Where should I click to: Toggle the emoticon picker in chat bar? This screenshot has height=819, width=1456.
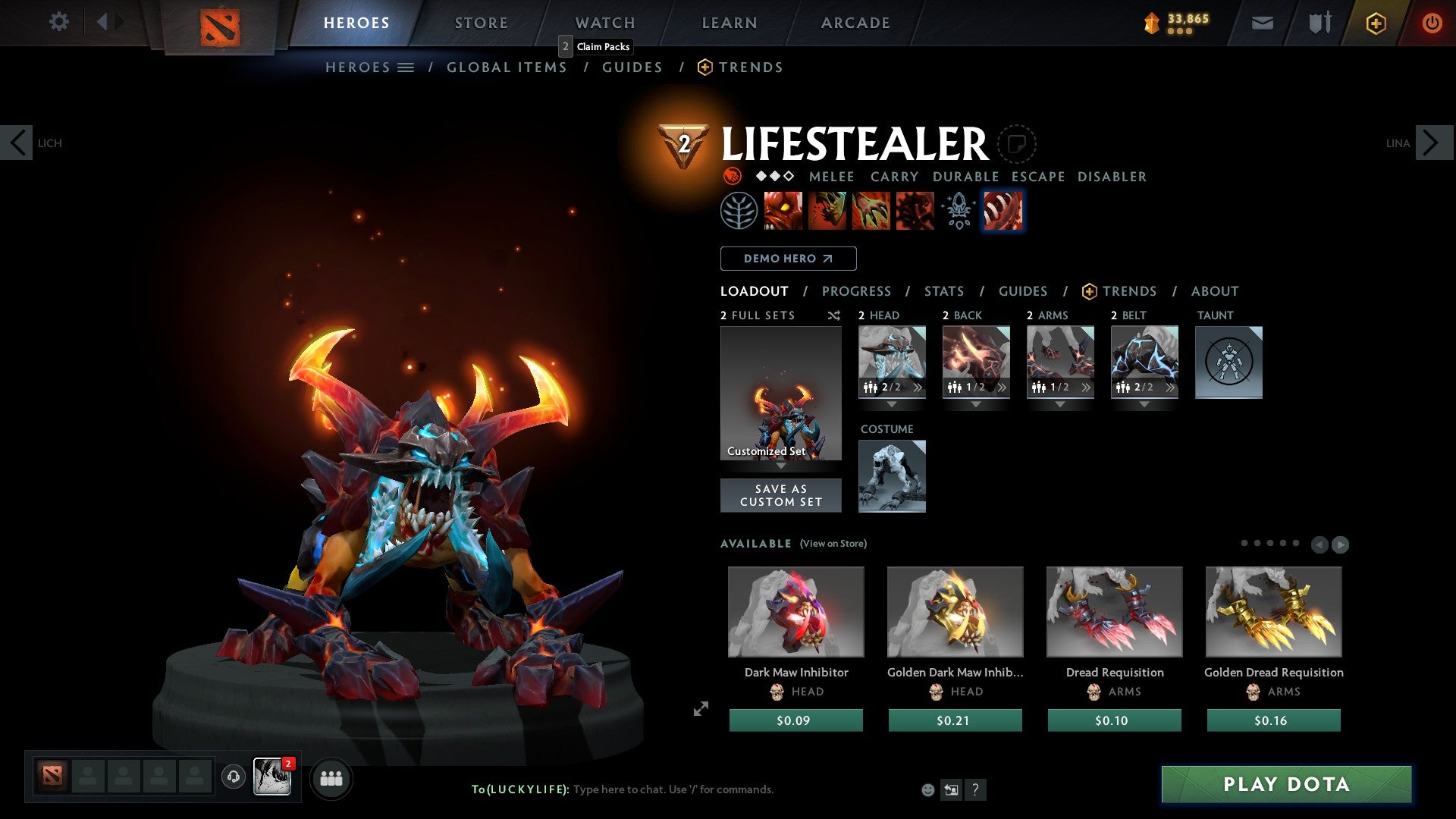(x=927, y=789)
